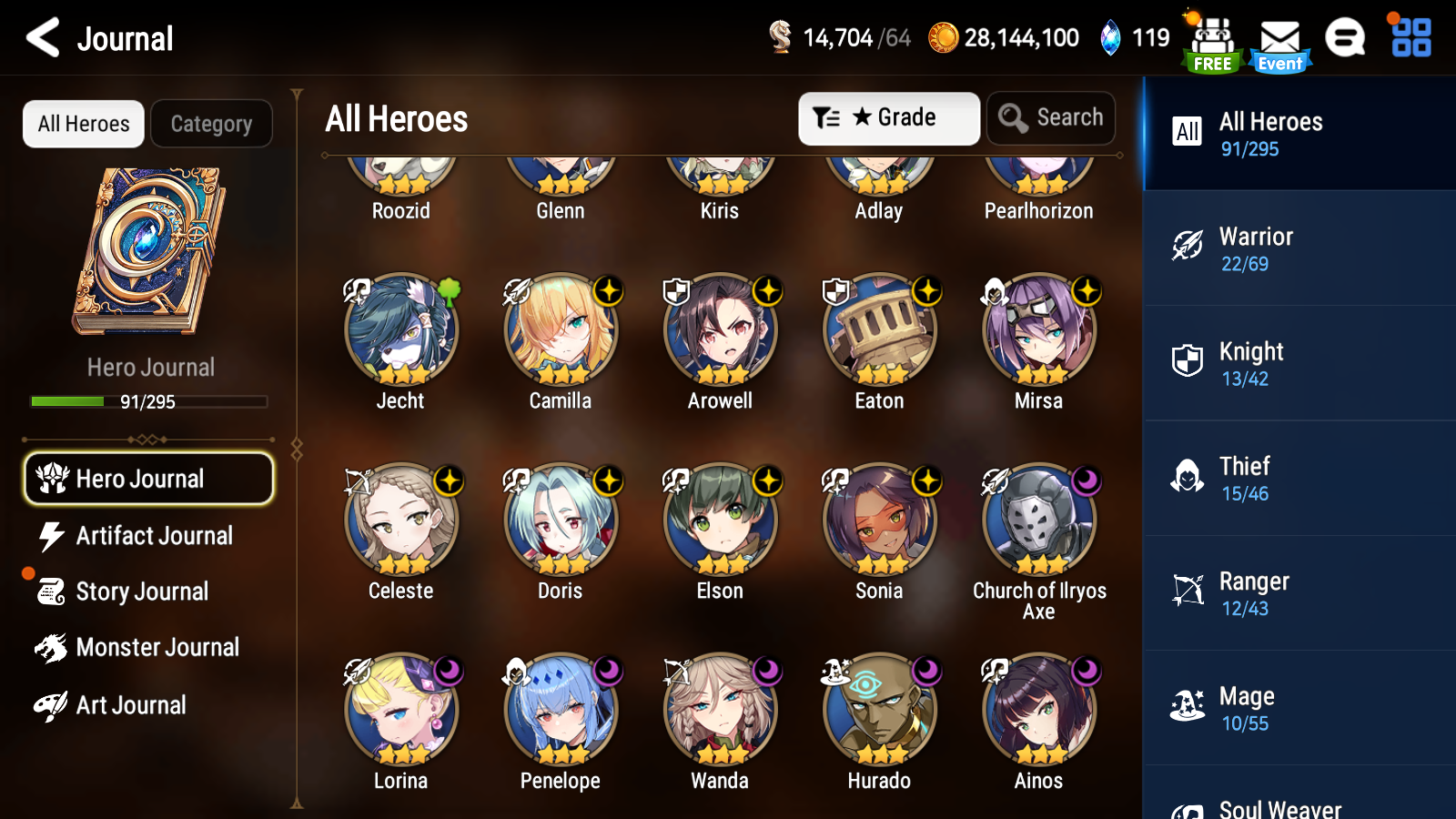Select the Ranger bow icon
This screenshot has width=1456, height=819.
[x=1188, y=589]
